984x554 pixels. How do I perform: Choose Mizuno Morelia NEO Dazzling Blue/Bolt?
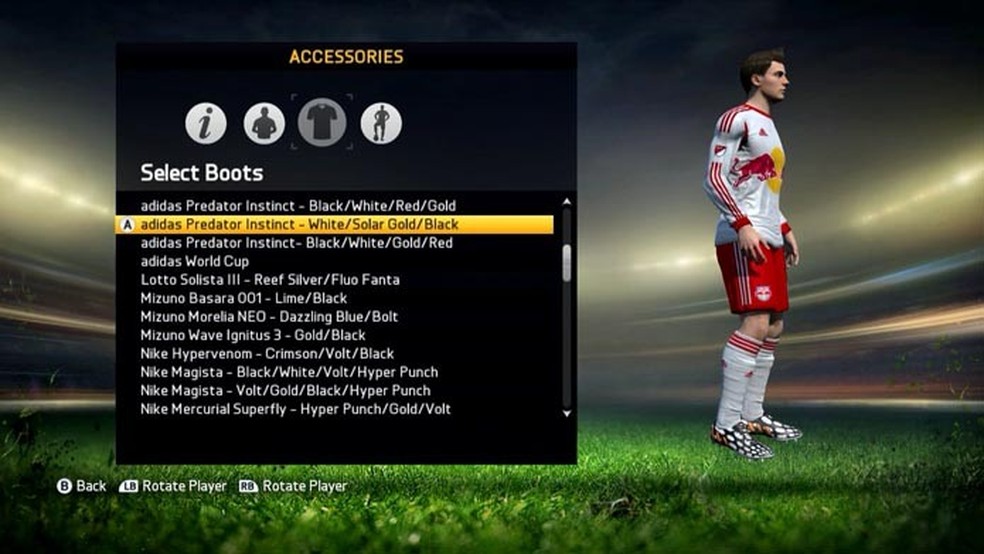[269, 317]
